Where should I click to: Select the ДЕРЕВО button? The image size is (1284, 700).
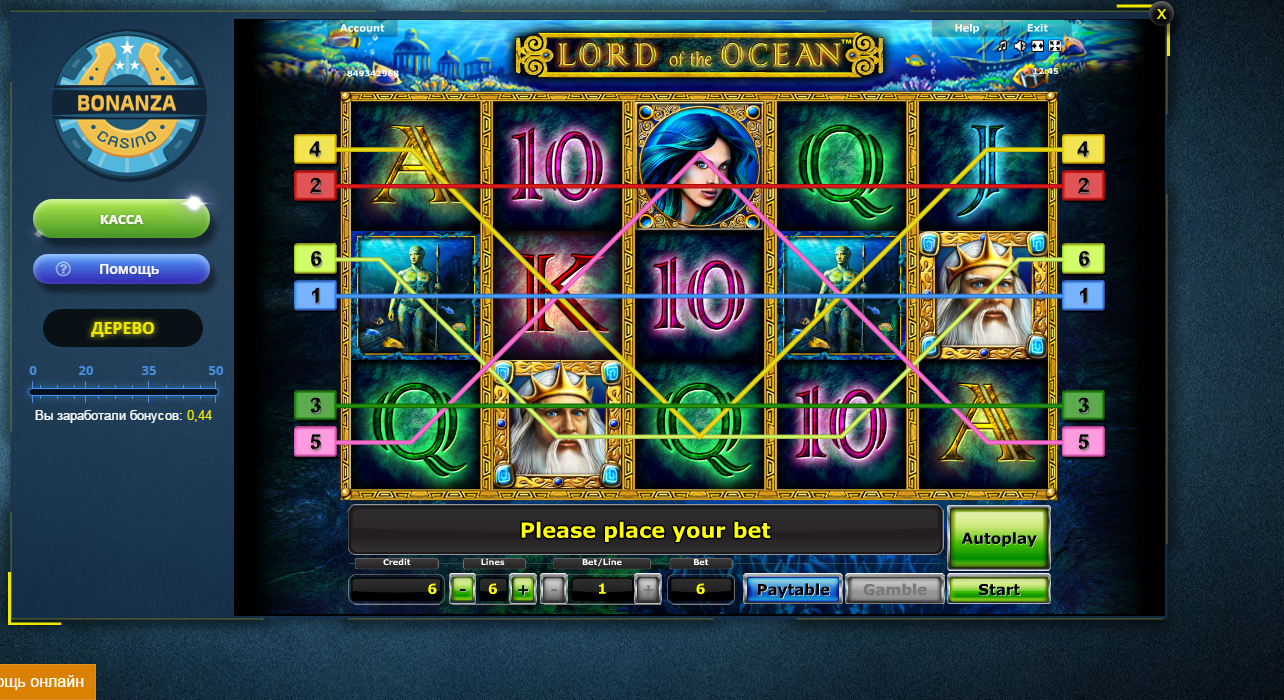122,328
